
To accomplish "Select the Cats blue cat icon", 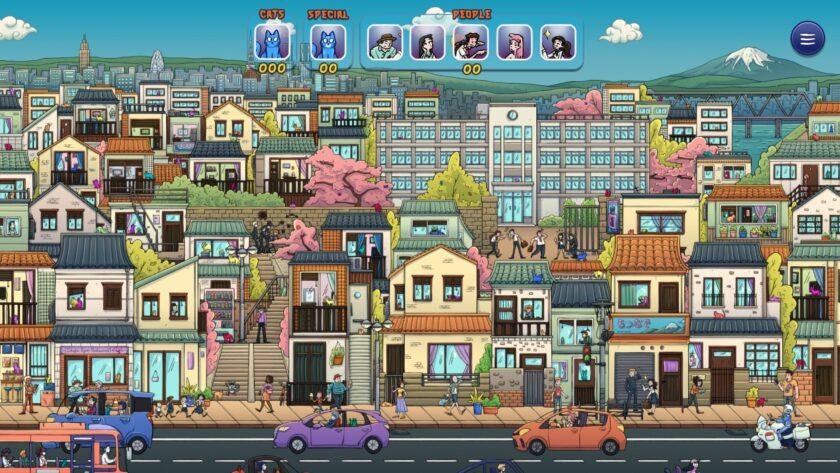I will (x=272, y=42).
